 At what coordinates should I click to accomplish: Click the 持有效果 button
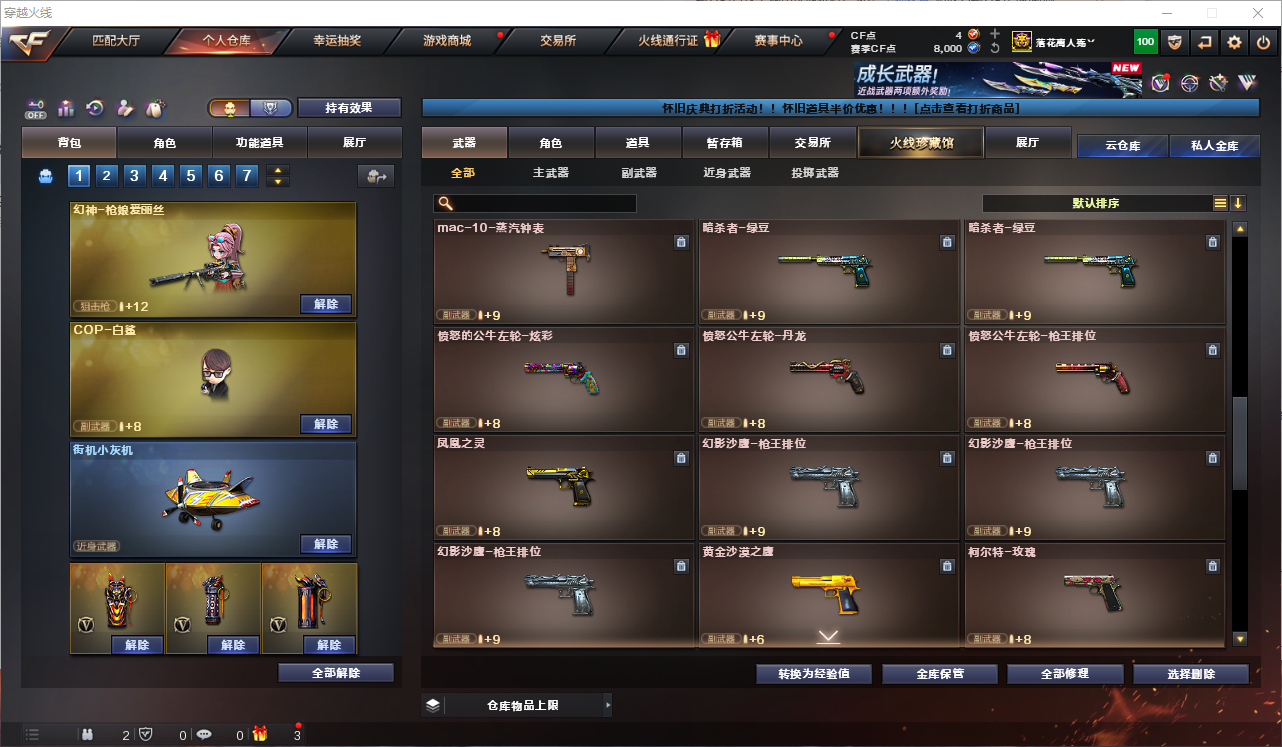[348, 108]
